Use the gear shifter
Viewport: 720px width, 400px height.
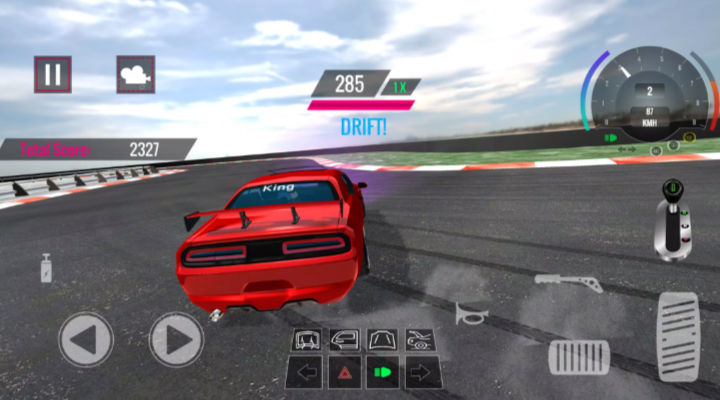673,218
